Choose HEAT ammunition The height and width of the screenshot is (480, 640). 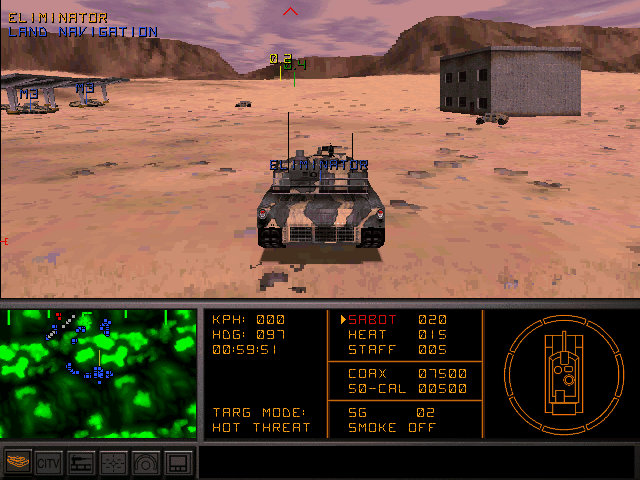[397, 335]
